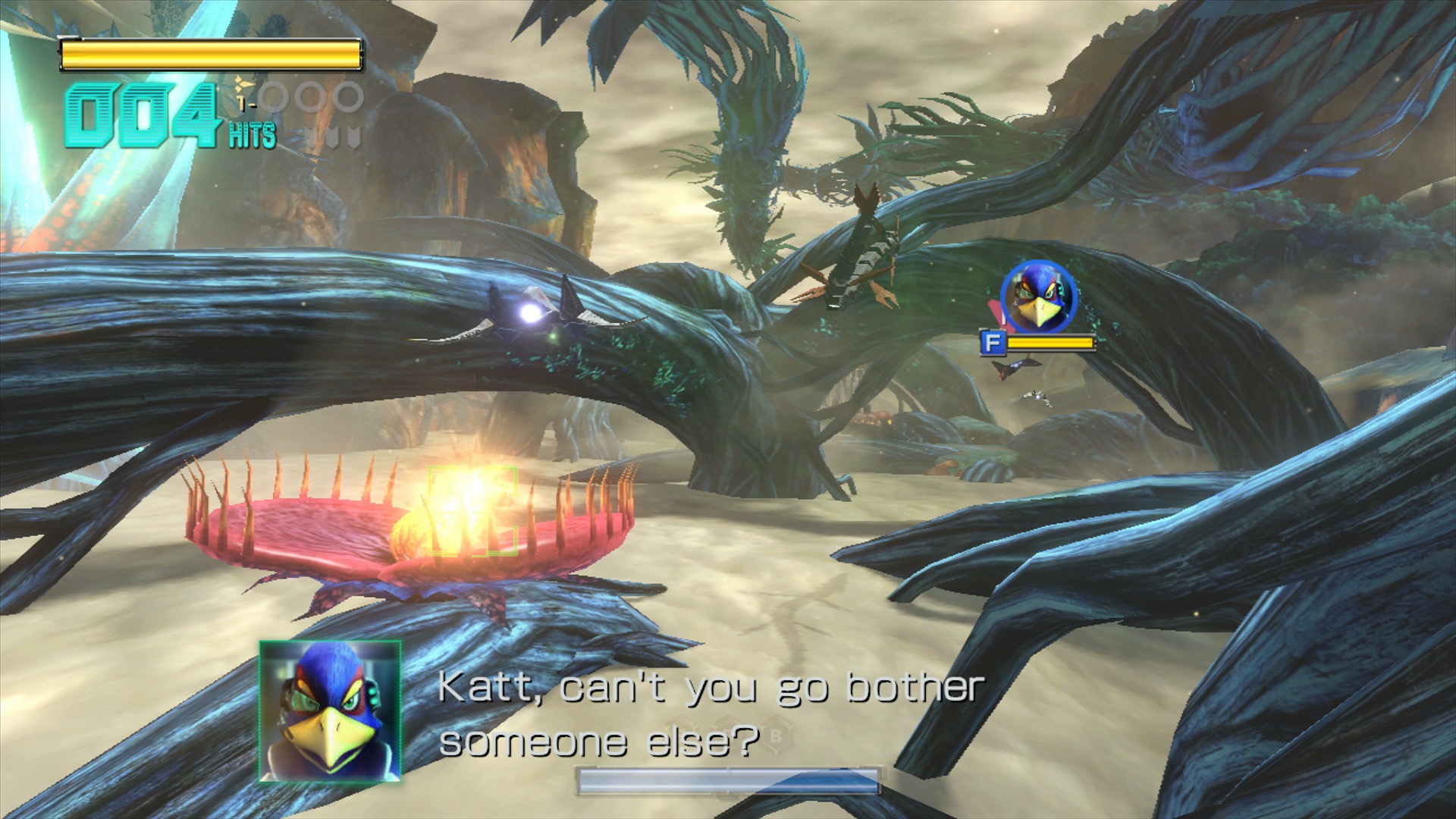Toggle the green targeting reticle on the flytrap enemy

472,510
